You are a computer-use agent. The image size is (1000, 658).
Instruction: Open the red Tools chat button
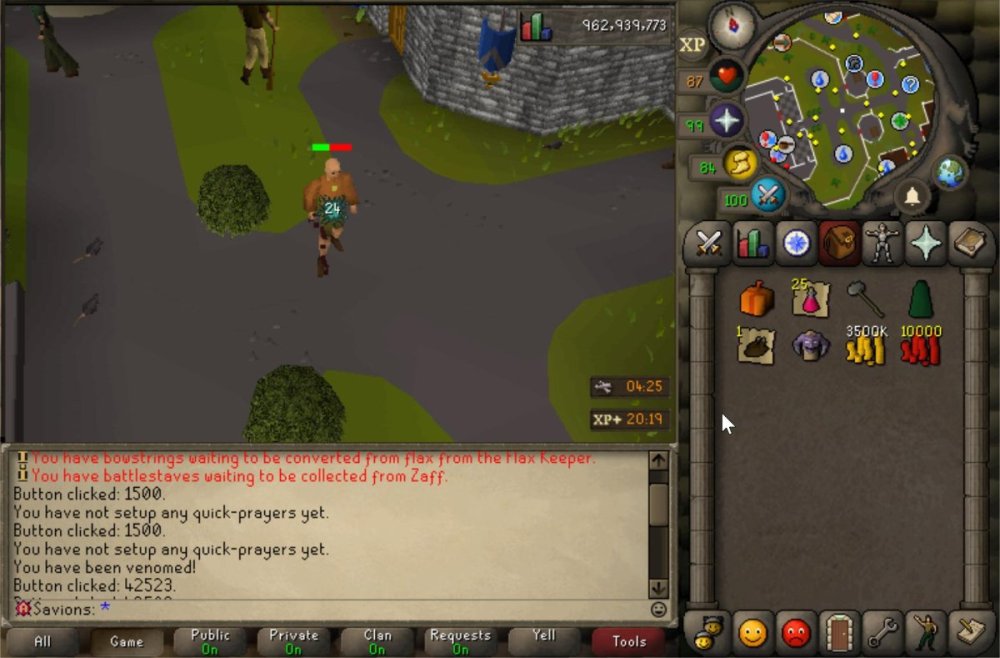(629, 641)
